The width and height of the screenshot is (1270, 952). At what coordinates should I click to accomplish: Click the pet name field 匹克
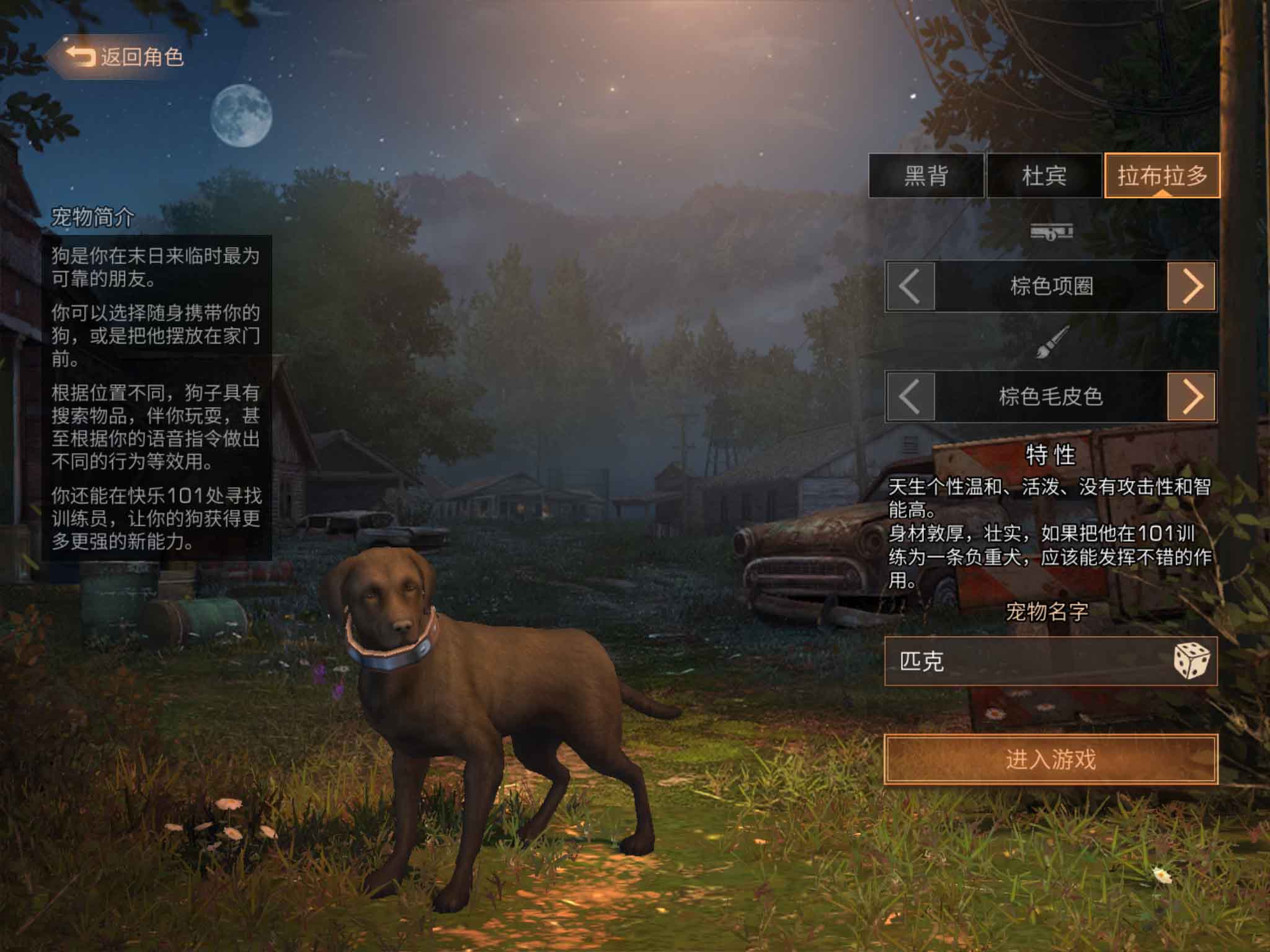click(x=1023, y=661)
